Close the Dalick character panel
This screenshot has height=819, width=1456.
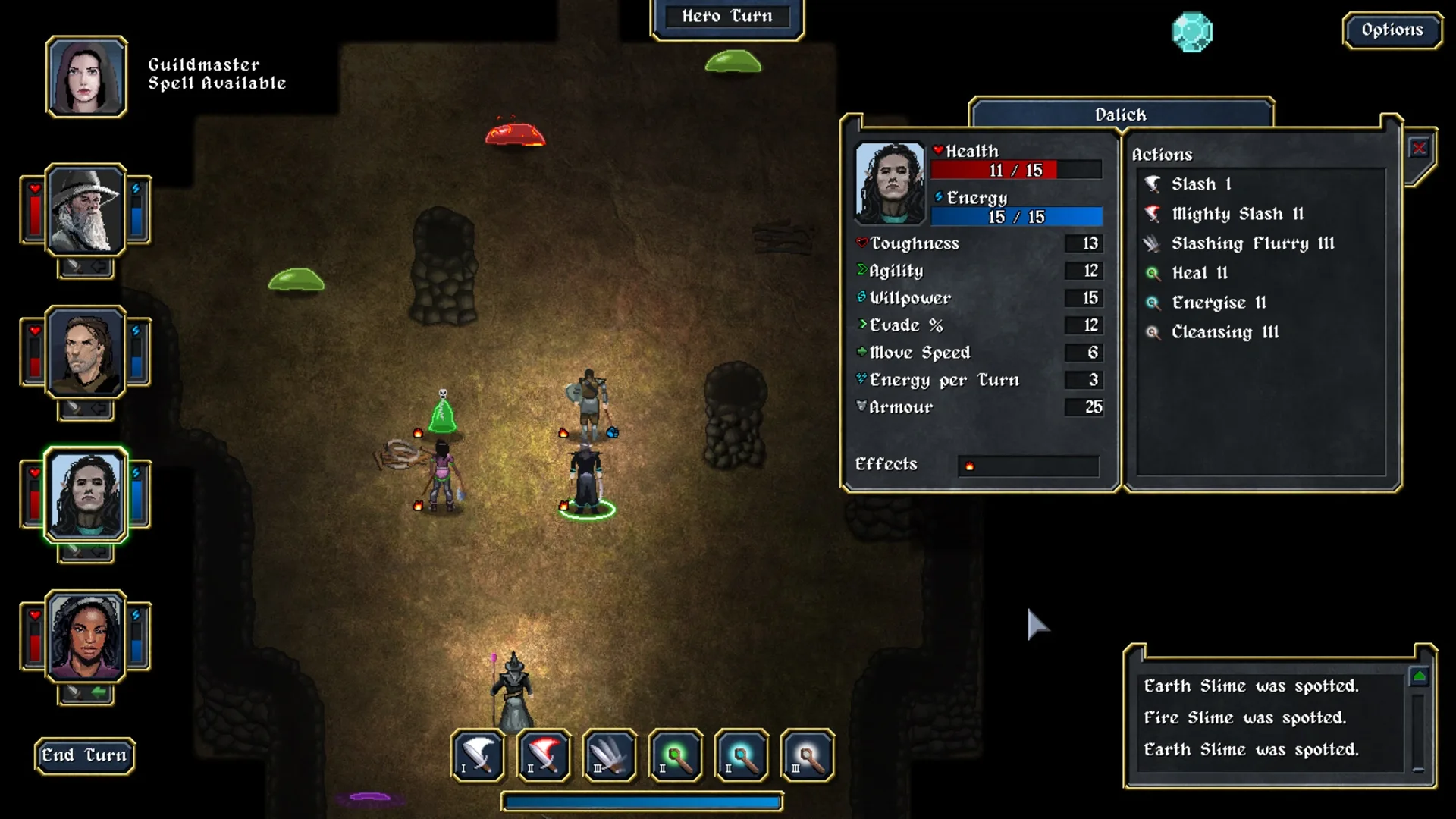(1419, 149)
